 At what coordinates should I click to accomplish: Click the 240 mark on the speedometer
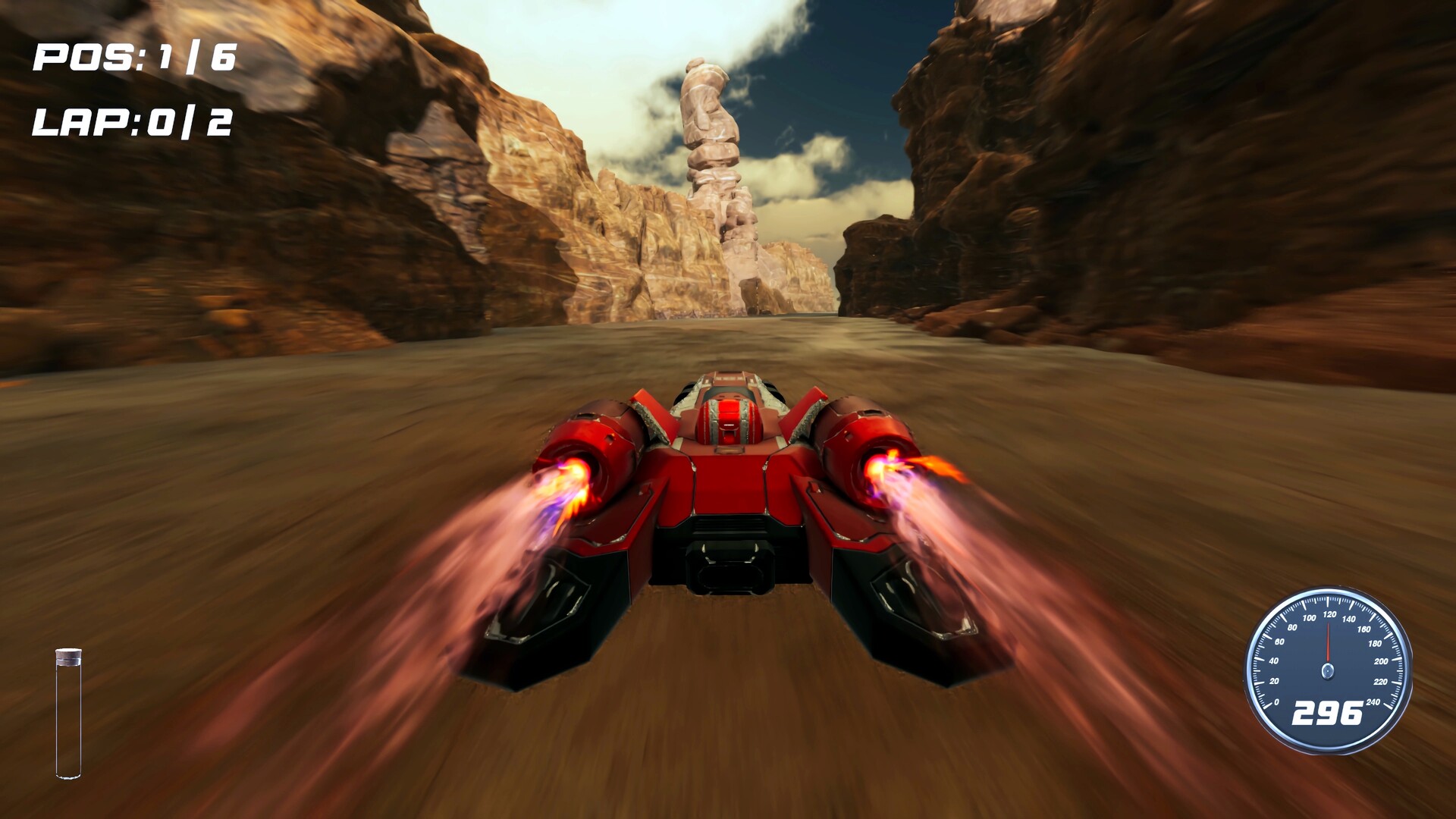point(1373,701)
